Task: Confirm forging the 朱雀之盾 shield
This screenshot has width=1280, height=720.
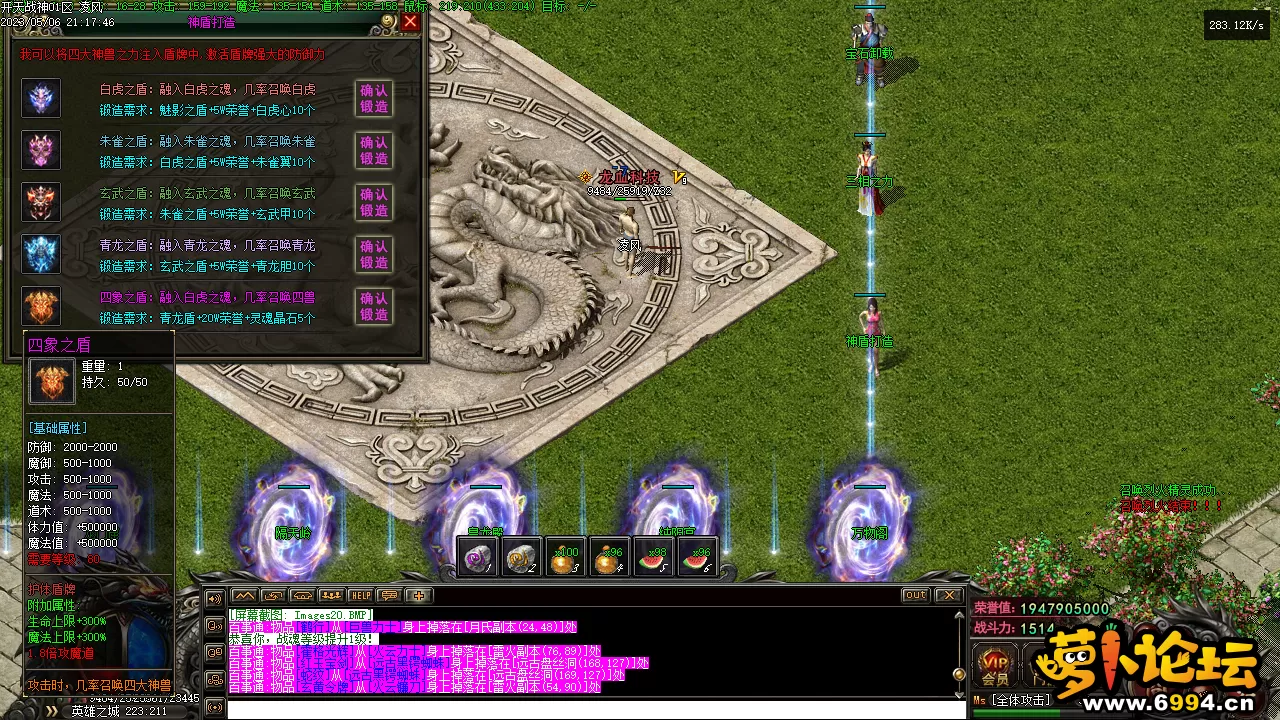Action: click(374, 150)
